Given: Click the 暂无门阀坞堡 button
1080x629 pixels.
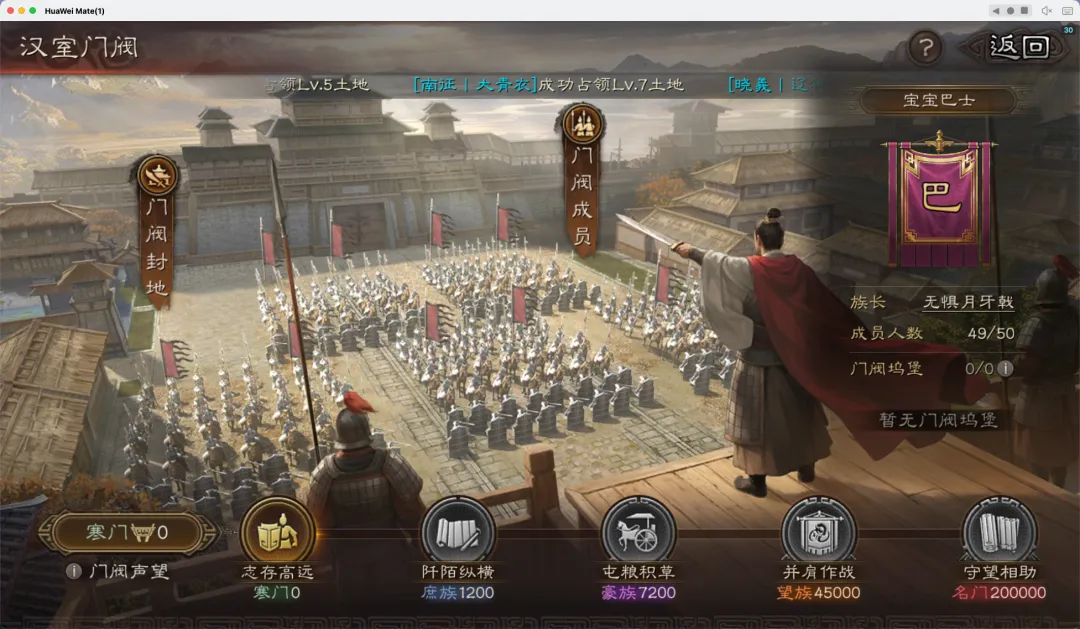Looking at the screenshot, I should [x=938, y=420].
